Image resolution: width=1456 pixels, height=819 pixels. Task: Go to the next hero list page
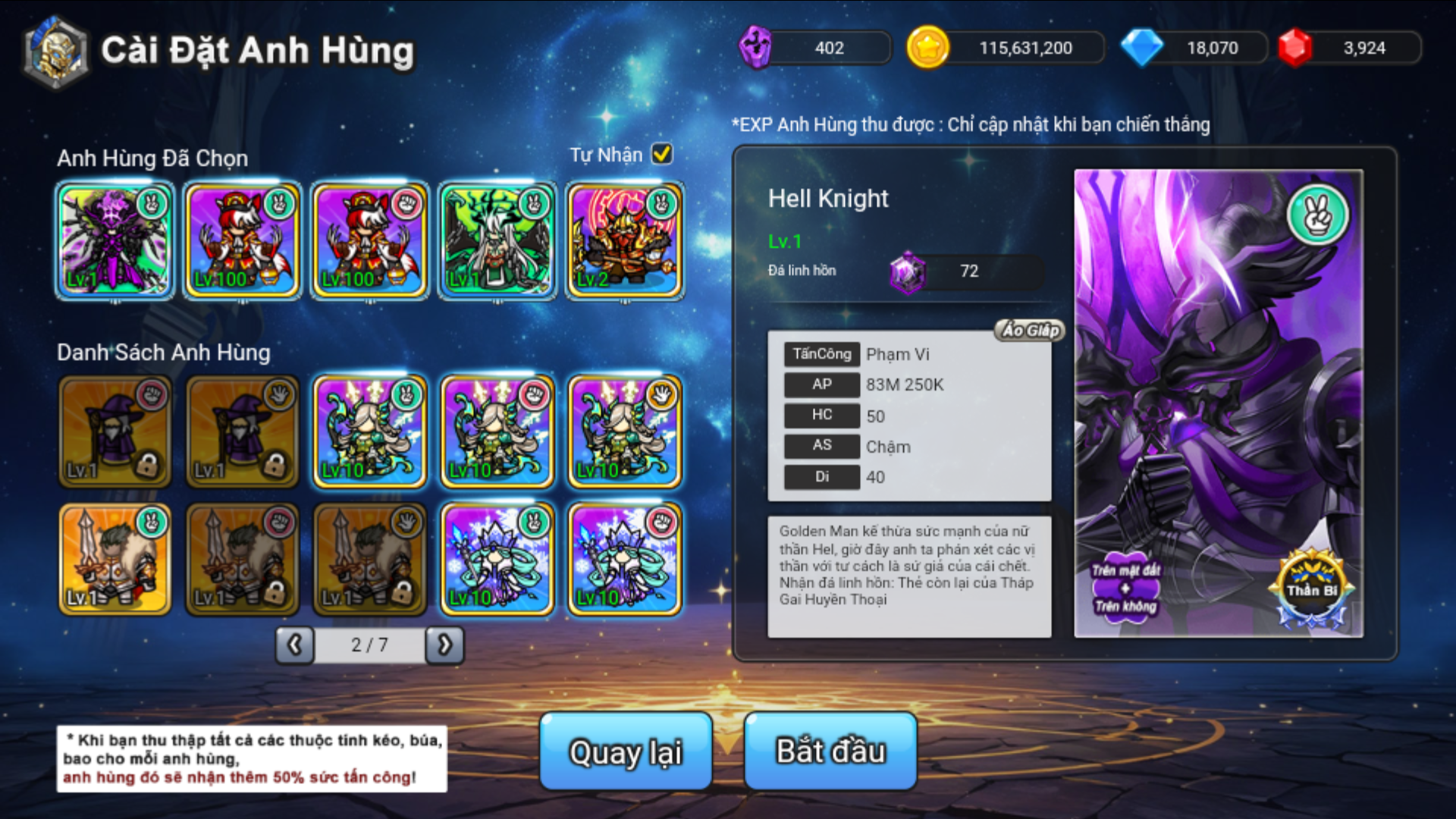click(x=444, y=645)
